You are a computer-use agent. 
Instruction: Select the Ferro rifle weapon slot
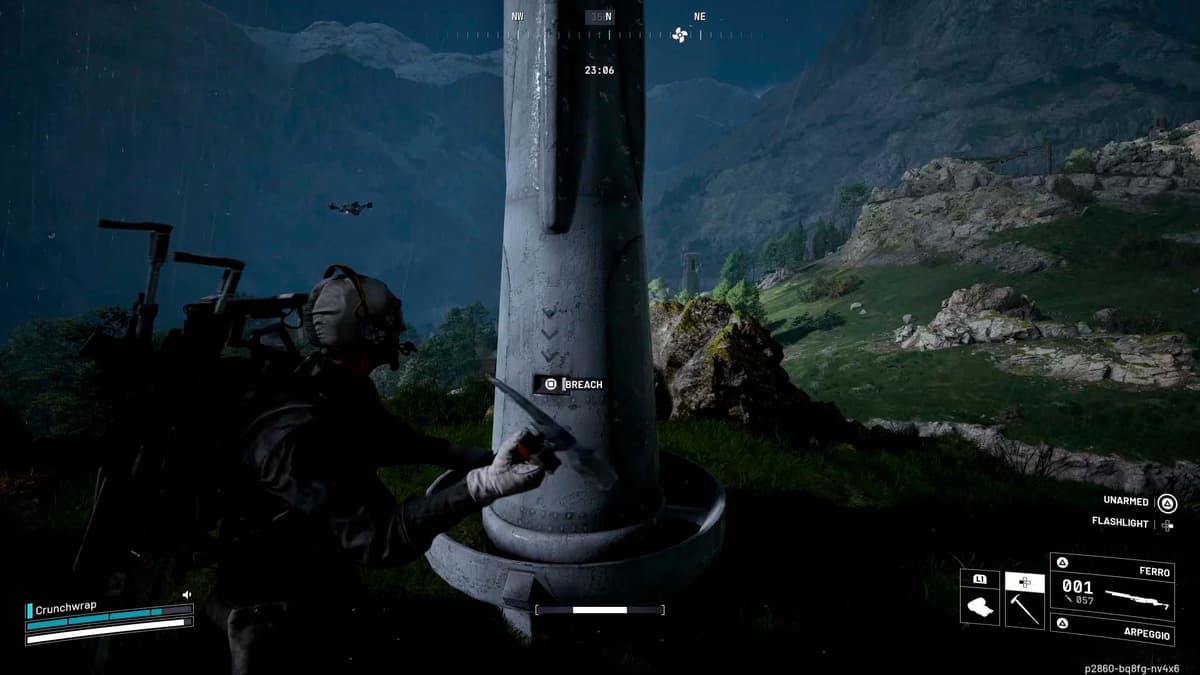[1110, 586]
